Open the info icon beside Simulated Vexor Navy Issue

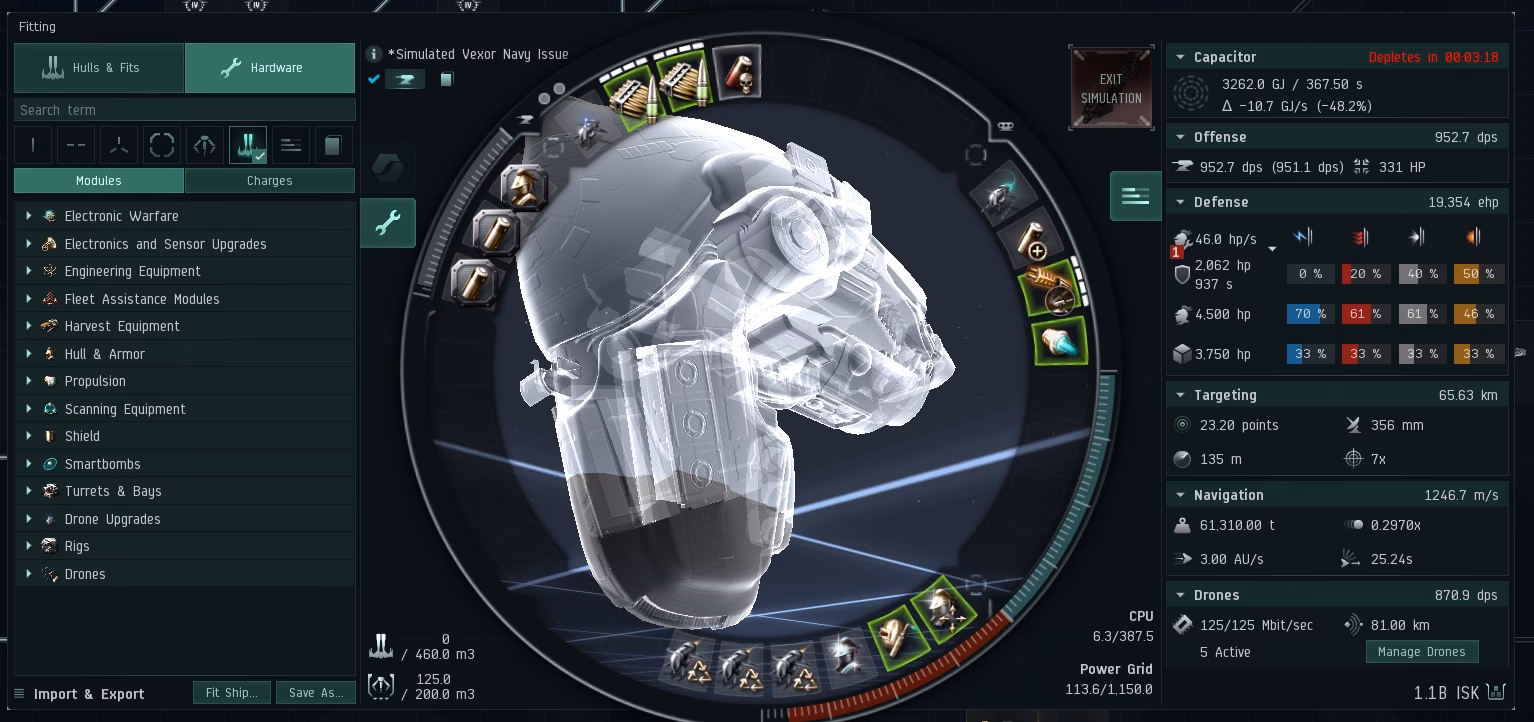click(373, 54)
